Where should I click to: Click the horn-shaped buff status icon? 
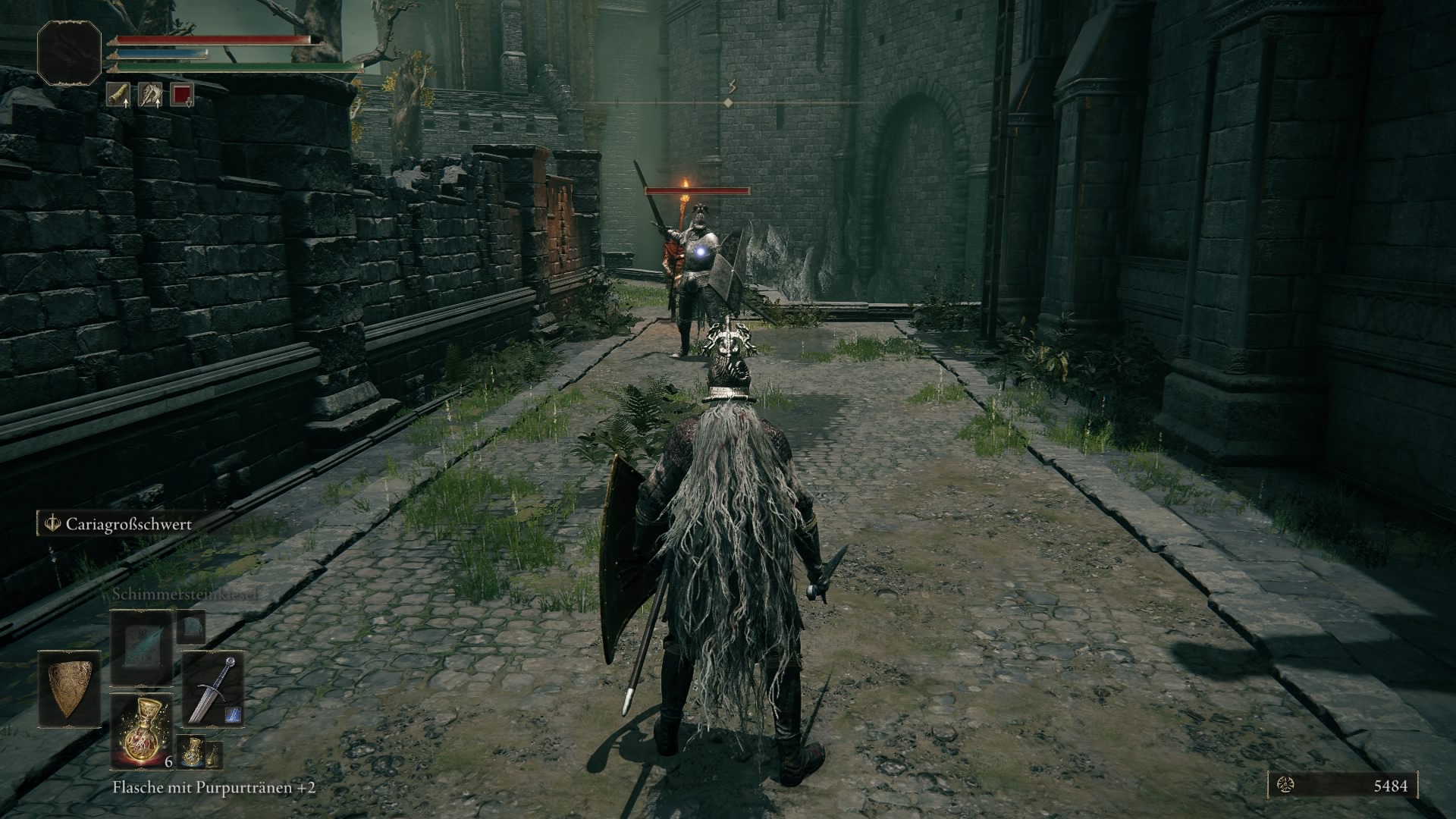click(x=118, y=95)
